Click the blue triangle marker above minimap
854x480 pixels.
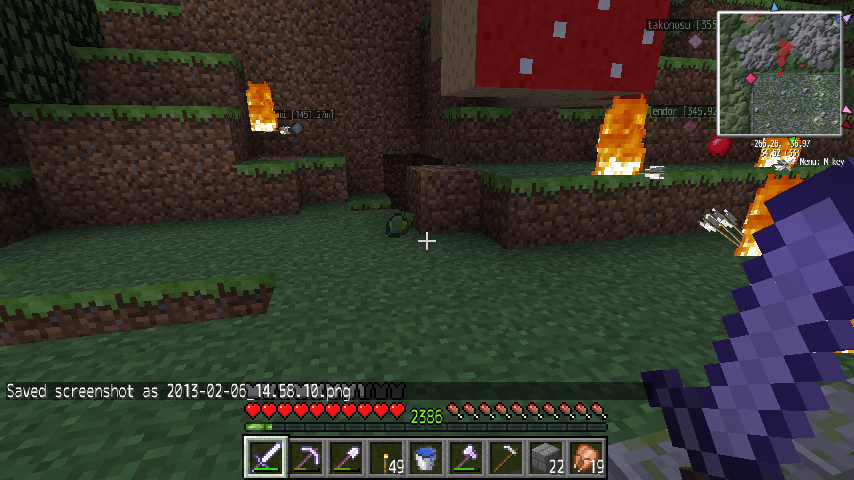click(x=773, y=7)
